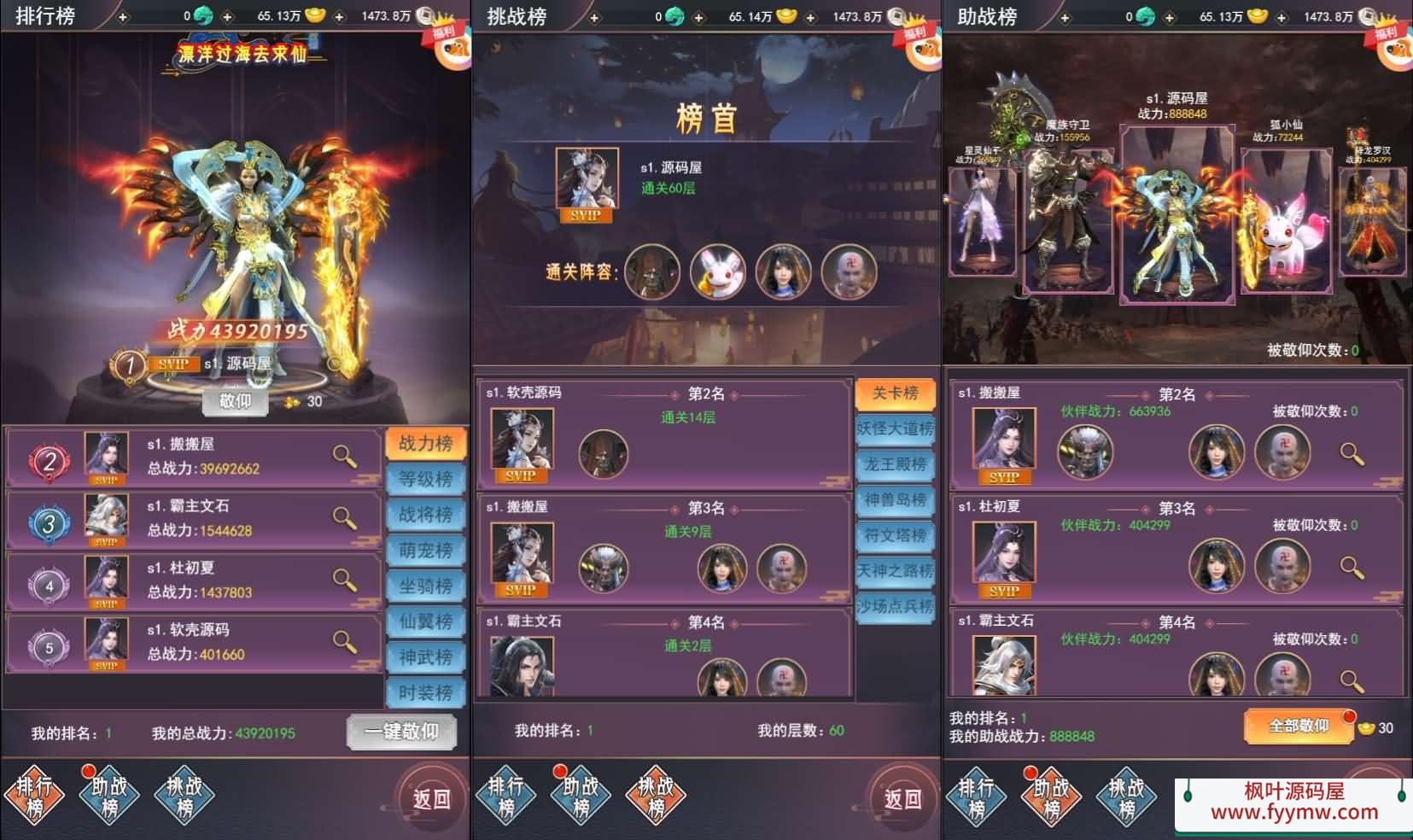Image resolution: width=1413 pixels, height=840 pixels.
Task: Click the 敬仰 button under the top-ranked player
Action: (236, 401)
